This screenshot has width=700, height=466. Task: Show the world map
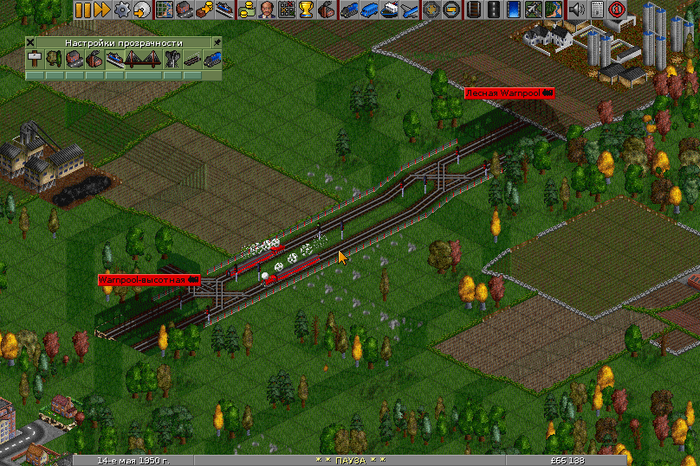[165, 10]
